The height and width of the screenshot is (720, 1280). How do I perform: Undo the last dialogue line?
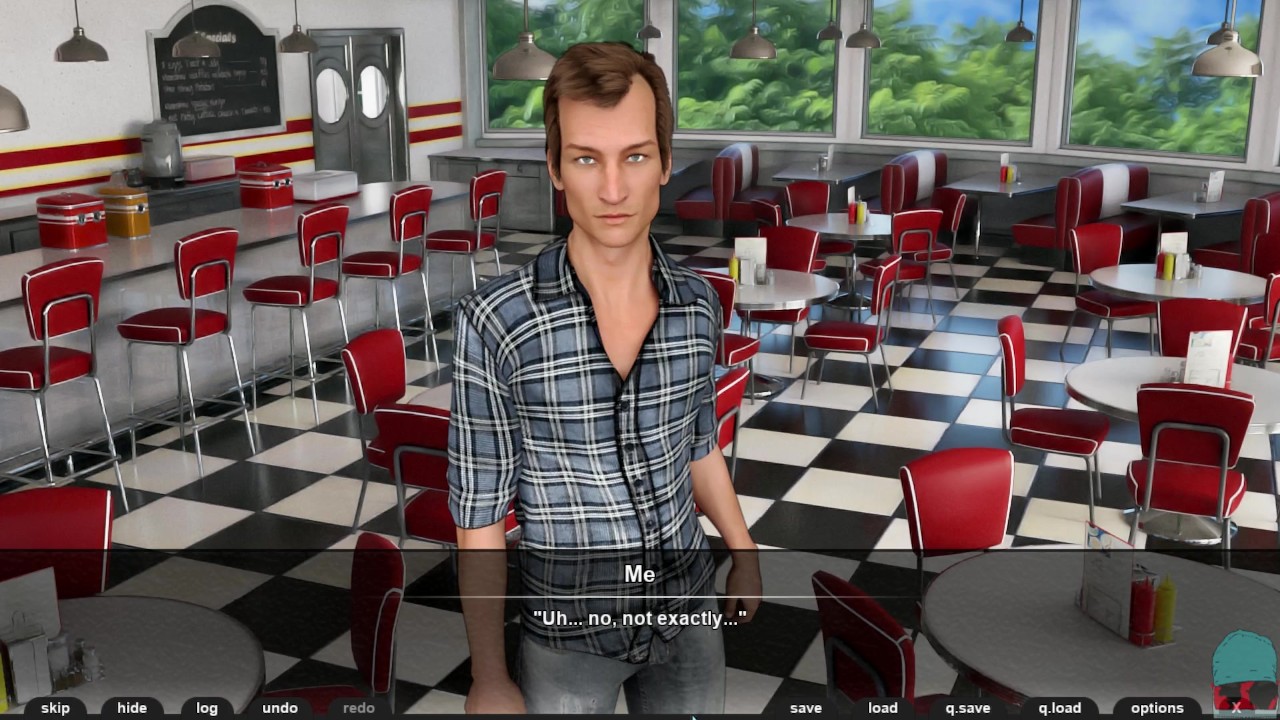tap(280, 708)
